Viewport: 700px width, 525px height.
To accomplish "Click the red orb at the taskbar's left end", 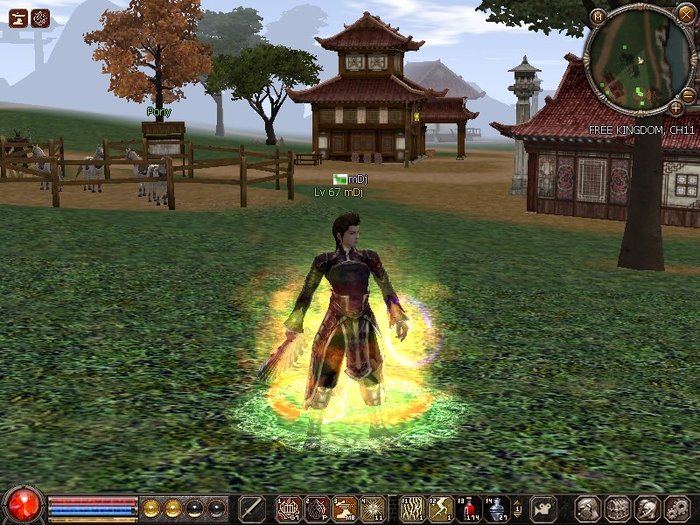I will click(x=22, y=505).
